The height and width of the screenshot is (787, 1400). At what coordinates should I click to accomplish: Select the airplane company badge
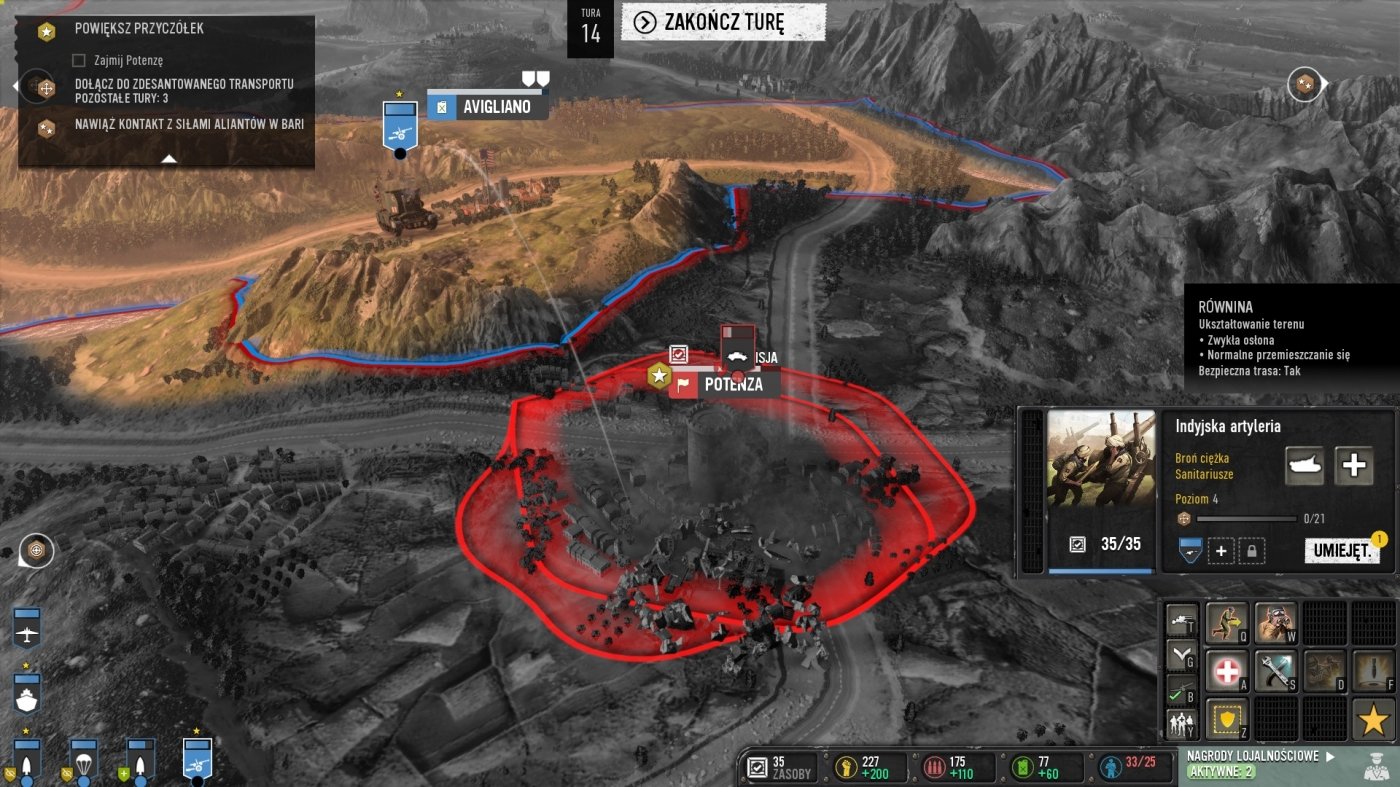pyautogui.click(x=27, y=628)
